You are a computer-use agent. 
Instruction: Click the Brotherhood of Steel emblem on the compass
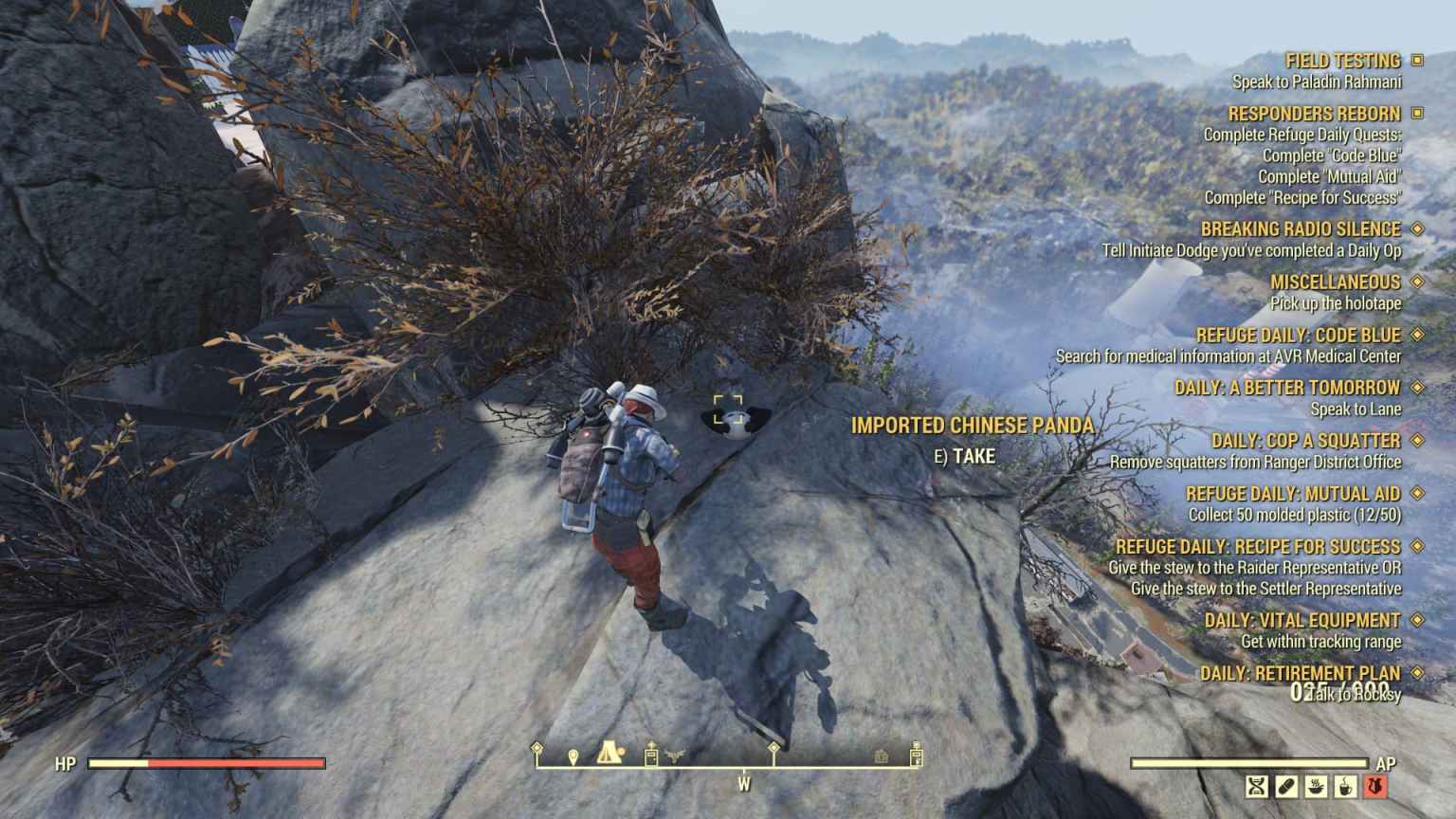674,754
